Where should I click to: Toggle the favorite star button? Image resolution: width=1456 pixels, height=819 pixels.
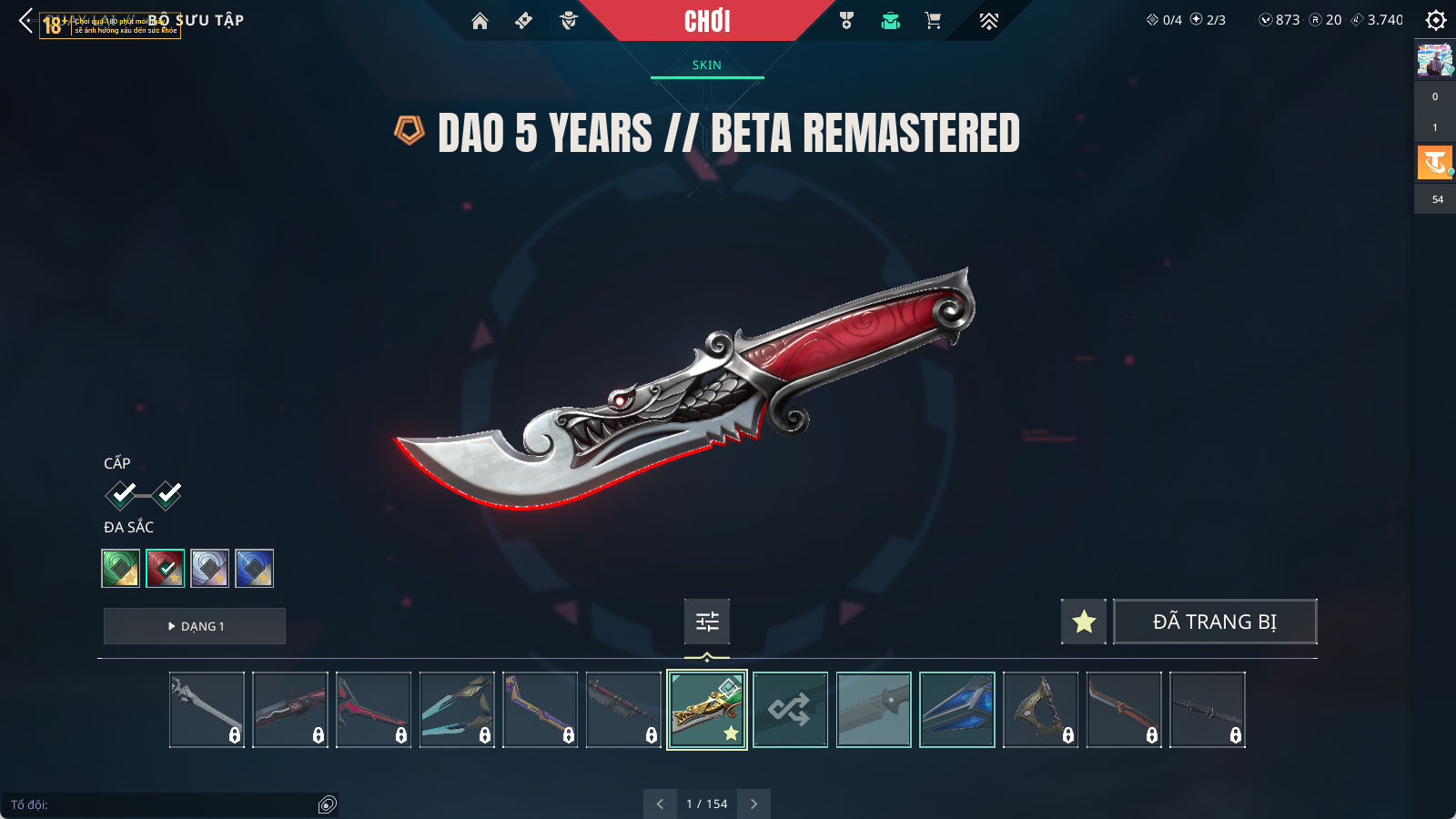click(x=1084, y=622)
